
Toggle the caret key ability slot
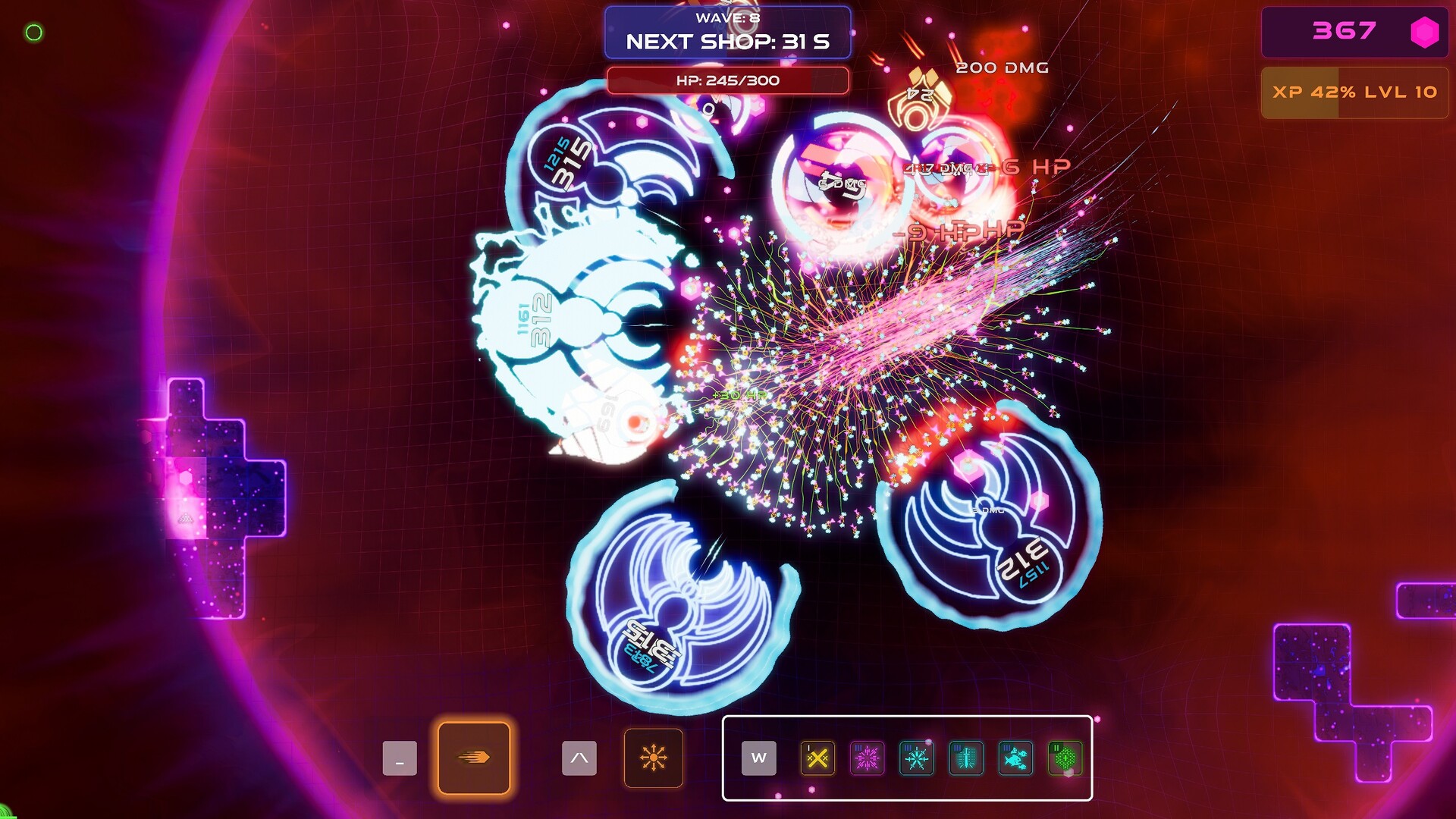(579, 758)
